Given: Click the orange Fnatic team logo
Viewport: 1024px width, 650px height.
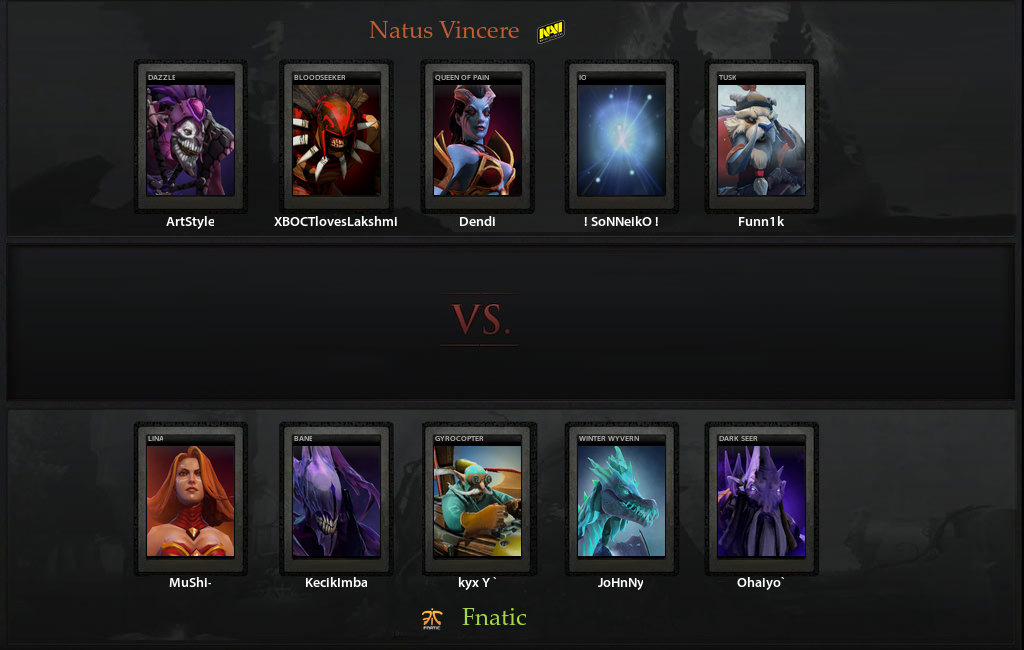Looking at the screenshot, I should 432,619.
